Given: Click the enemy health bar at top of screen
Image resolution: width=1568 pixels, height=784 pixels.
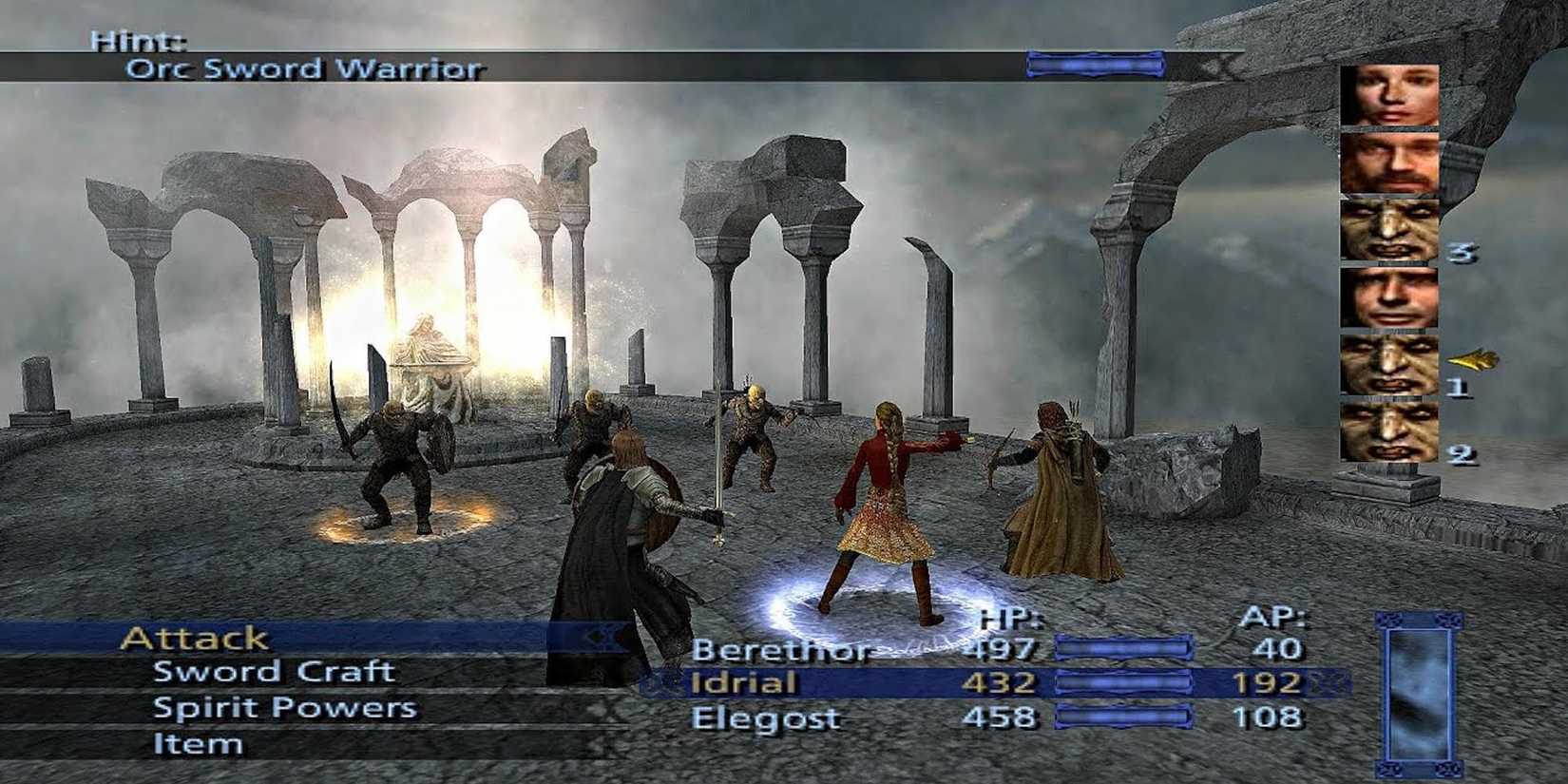Looking at the screenshot, I should click(x=1095, y=65).
